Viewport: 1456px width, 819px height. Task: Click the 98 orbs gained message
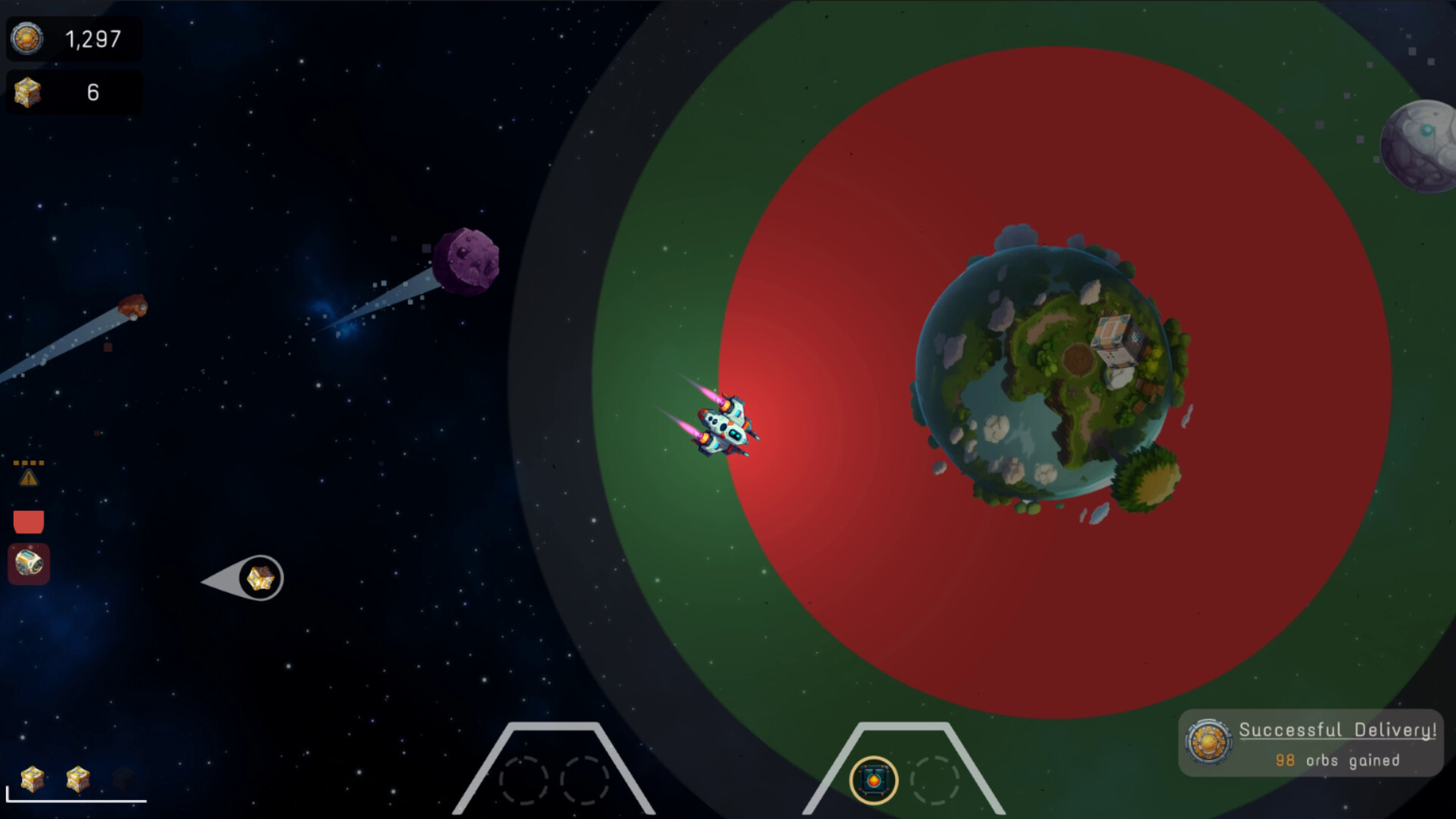(x=1338, y=760)
